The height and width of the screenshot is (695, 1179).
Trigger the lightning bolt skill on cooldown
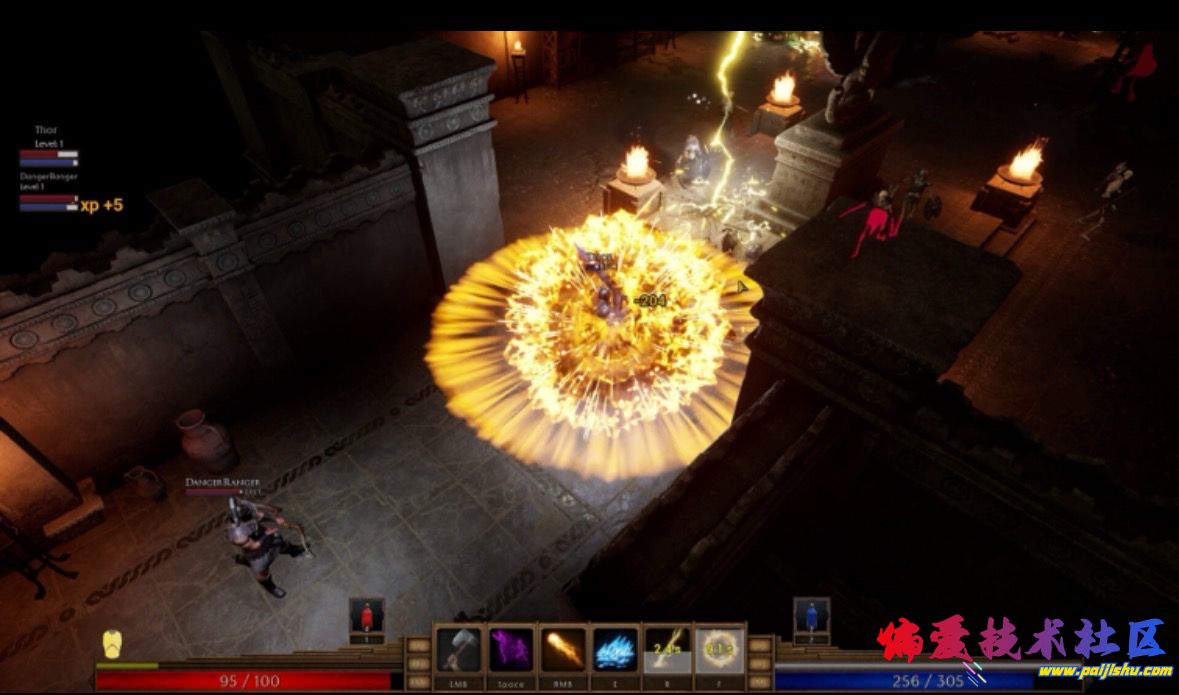(667, 650)
